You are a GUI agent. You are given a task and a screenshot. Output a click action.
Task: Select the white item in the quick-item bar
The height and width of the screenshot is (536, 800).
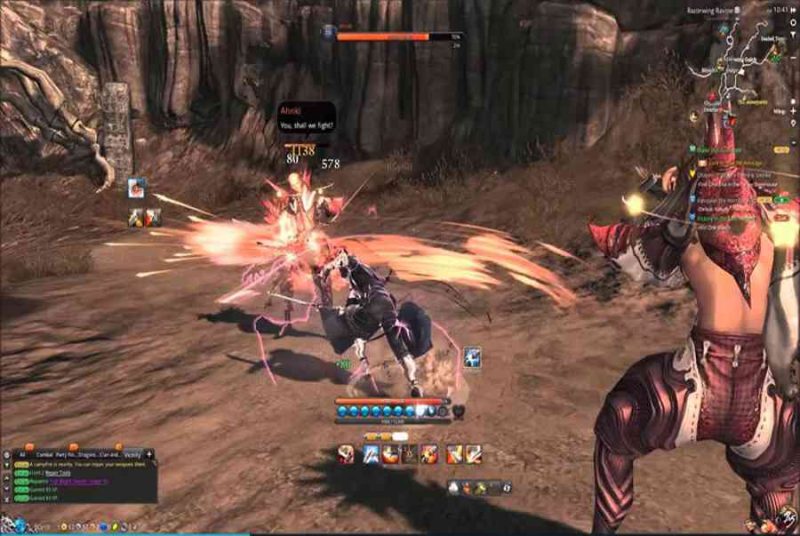pos(453,487)
